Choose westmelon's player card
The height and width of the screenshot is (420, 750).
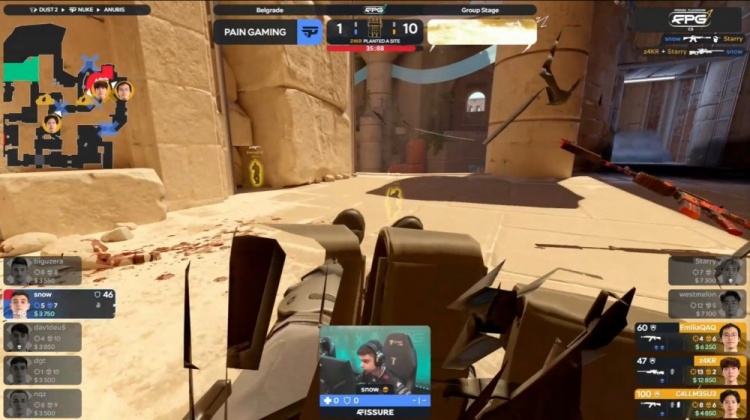(x=709, y=303)
